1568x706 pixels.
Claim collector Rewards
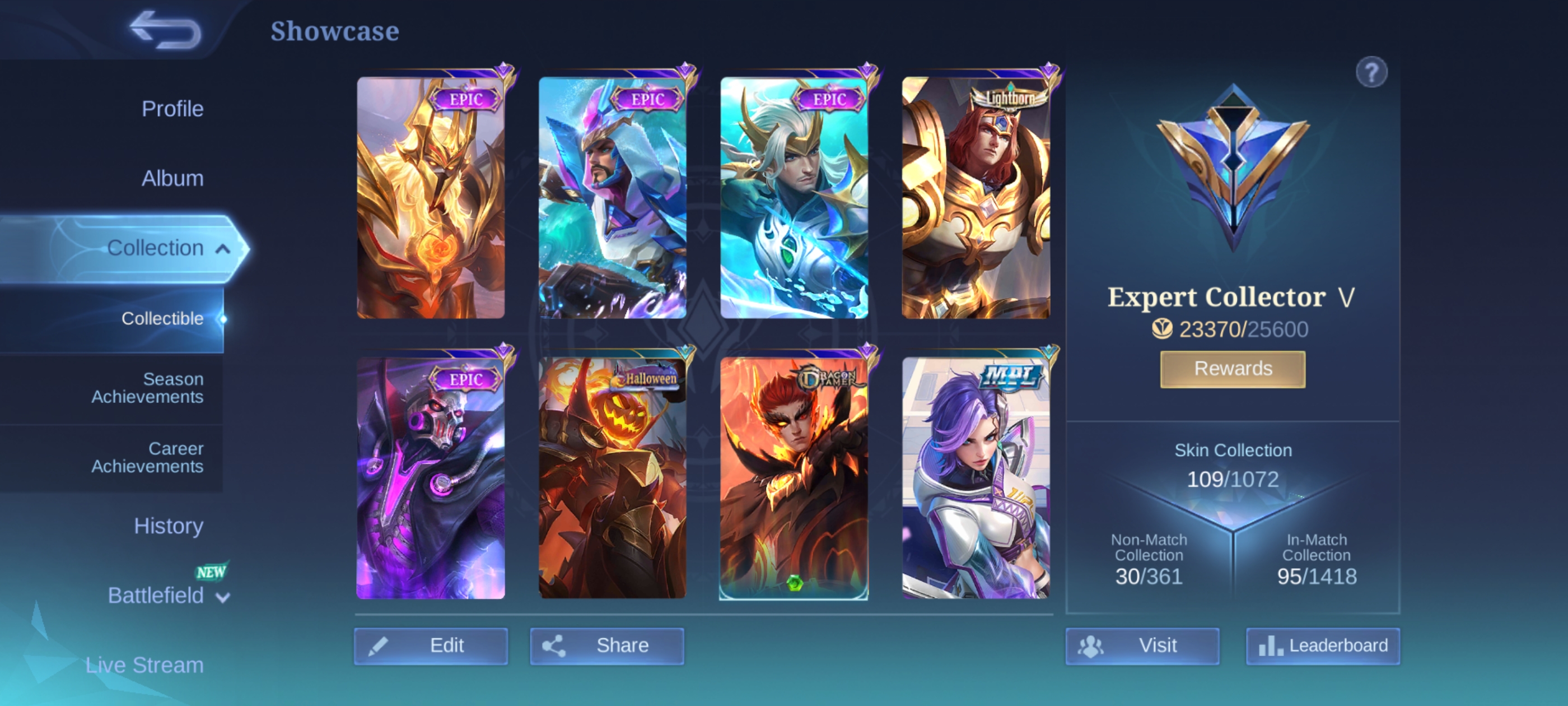[1233, 369]
